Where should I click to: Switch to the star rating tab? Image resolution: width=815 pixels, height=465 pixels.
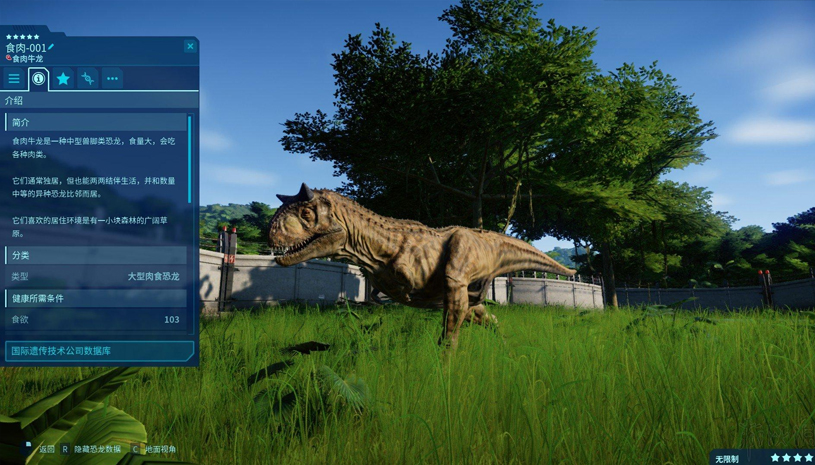click(63, 78)
